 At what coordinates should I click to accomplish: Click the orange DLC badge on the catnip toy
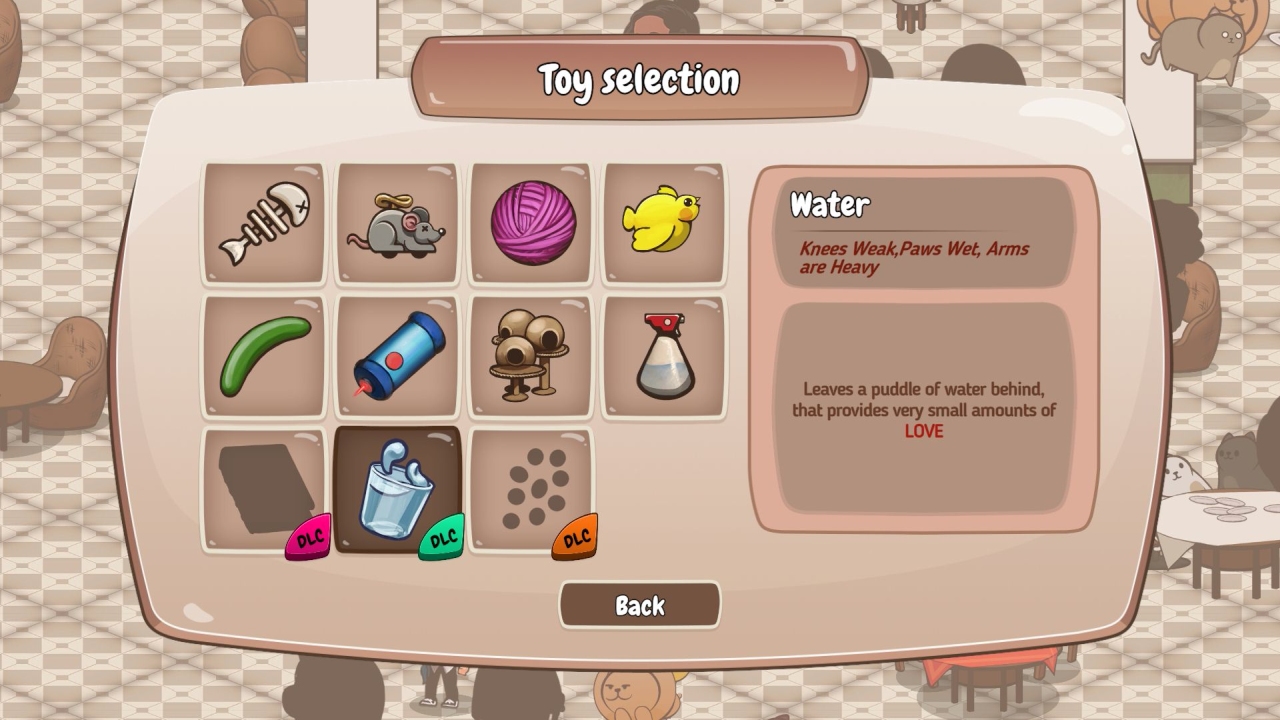pos(573,537)
